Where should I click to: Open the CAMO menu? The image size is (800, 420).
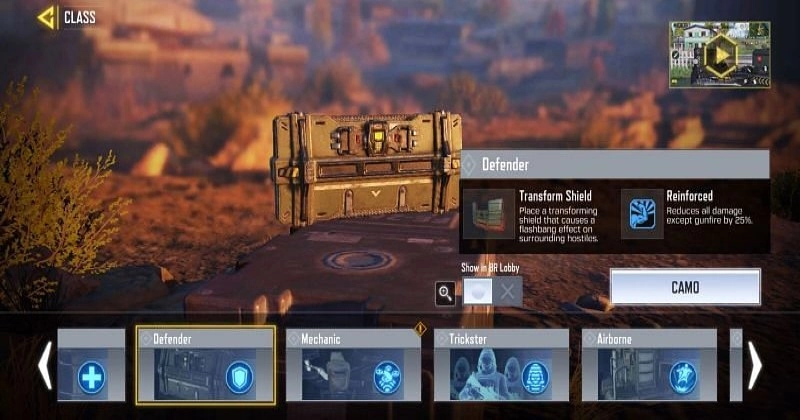(x=685, y=287)
